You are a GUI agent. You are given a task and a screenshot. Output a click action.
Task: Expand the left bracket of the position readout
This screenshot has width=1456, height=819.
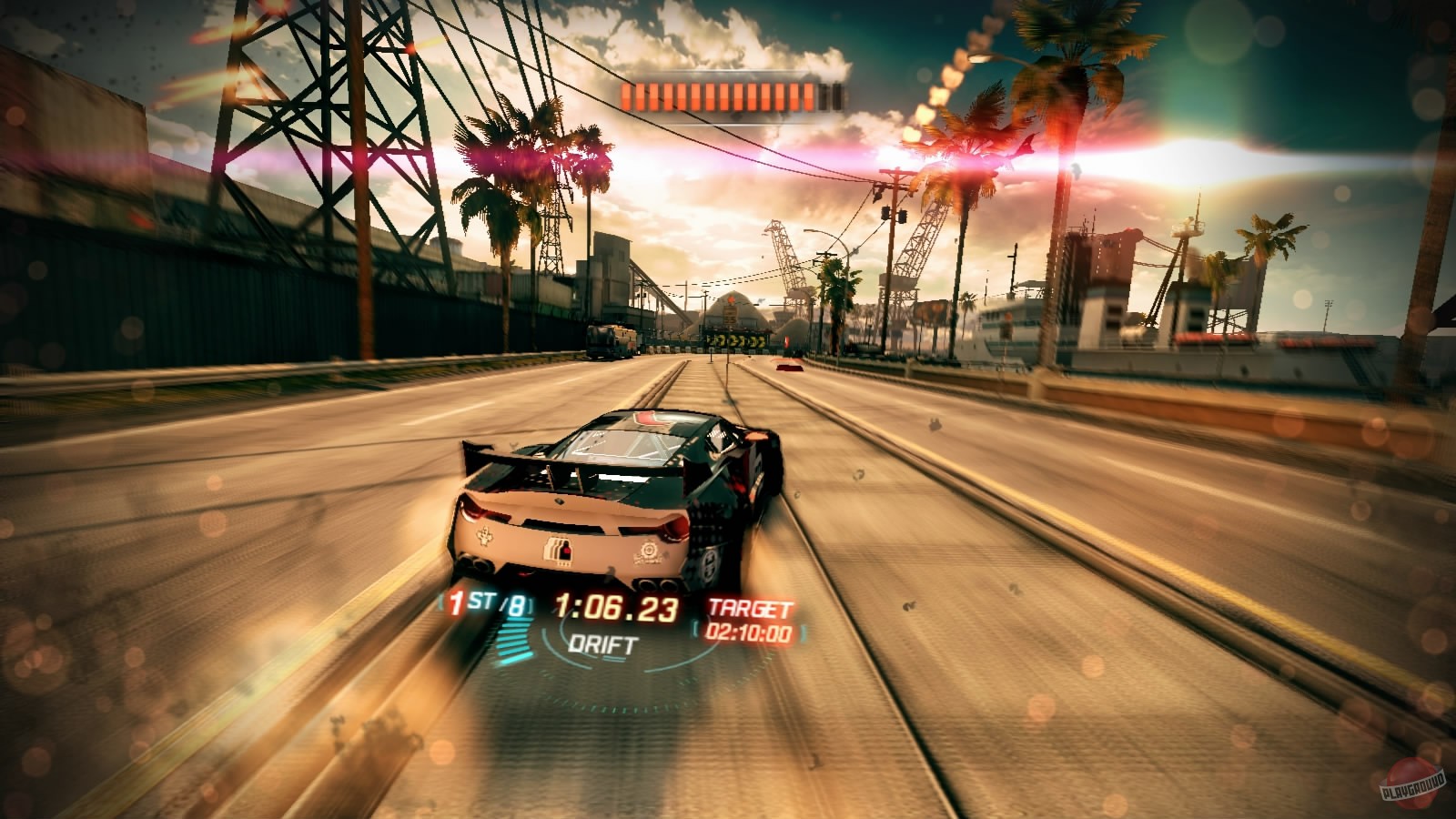click(x=440, y=602)
